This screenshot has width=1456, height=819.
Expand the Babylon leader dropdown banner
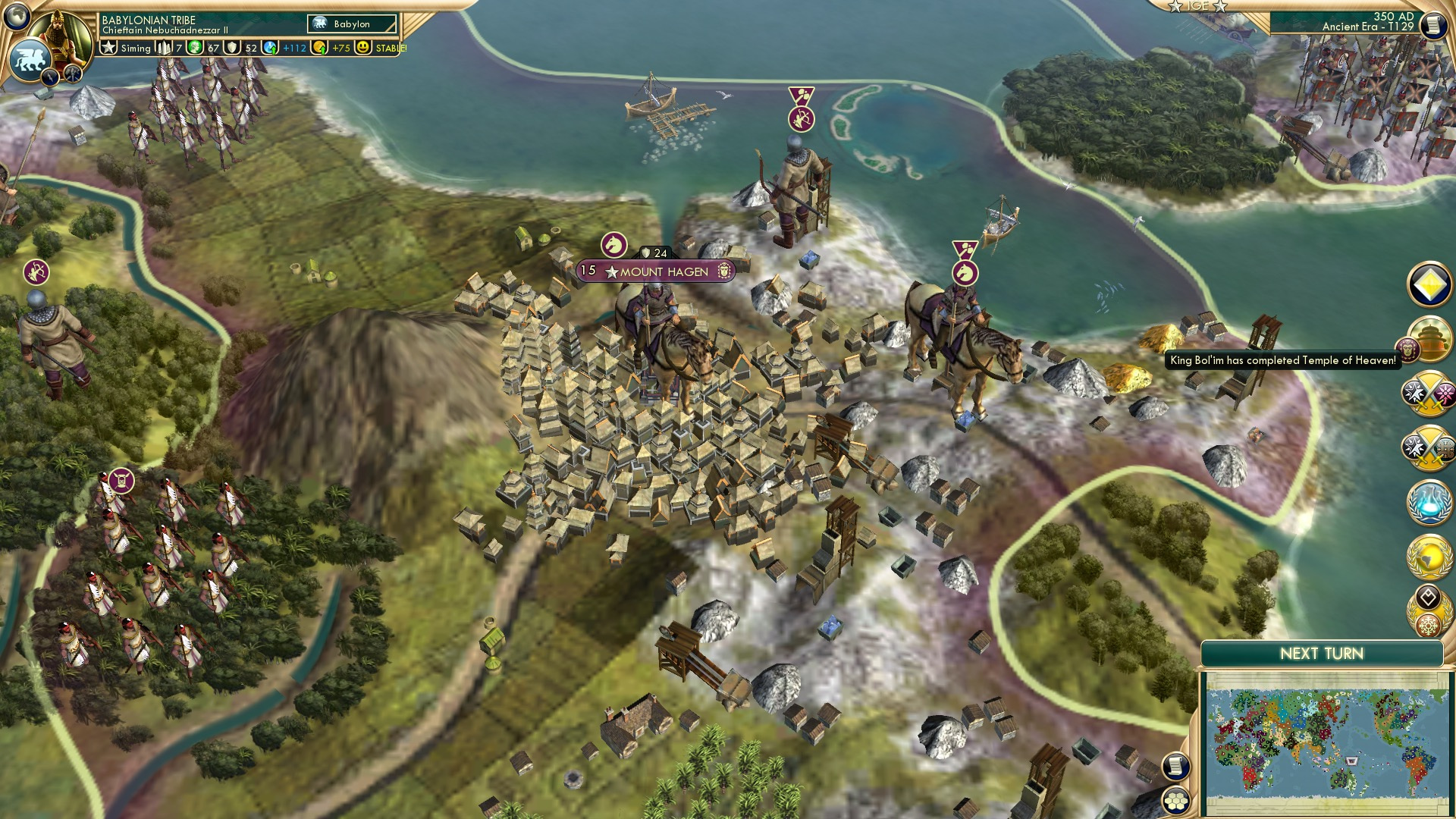(350, 24)
